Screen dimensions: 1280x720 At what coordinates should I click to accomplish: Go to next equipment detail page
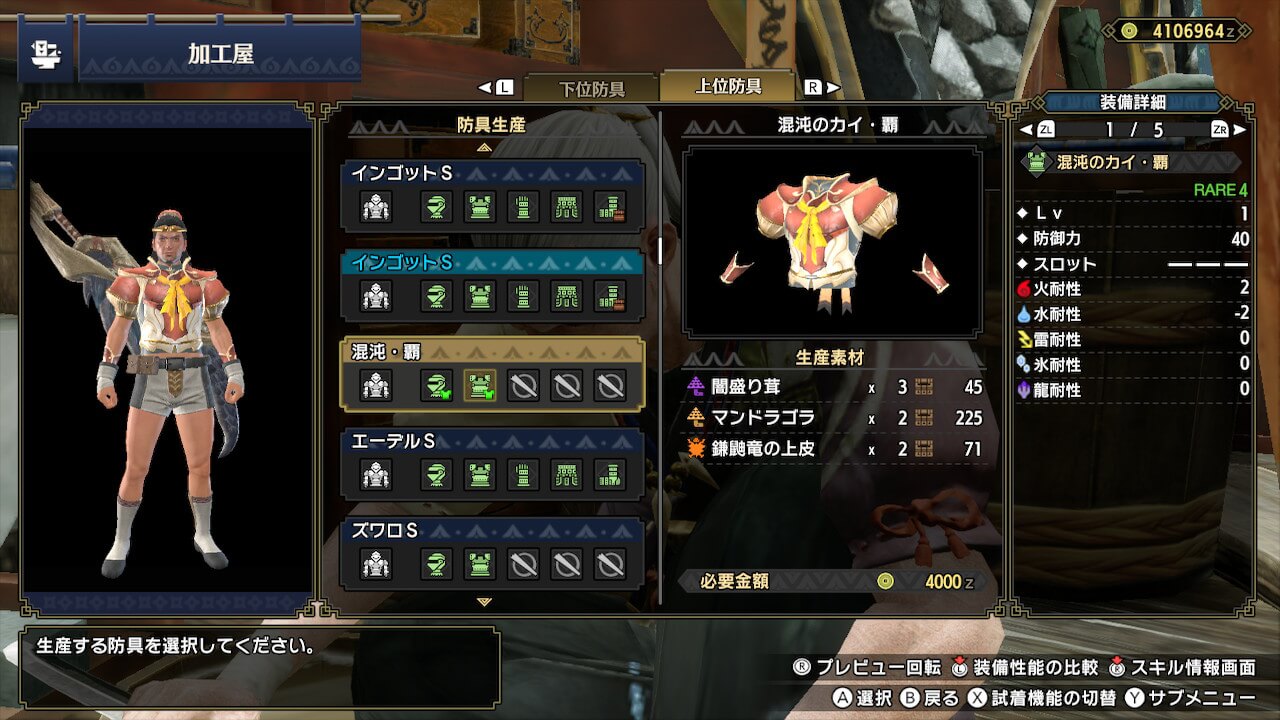point(1240,130)
